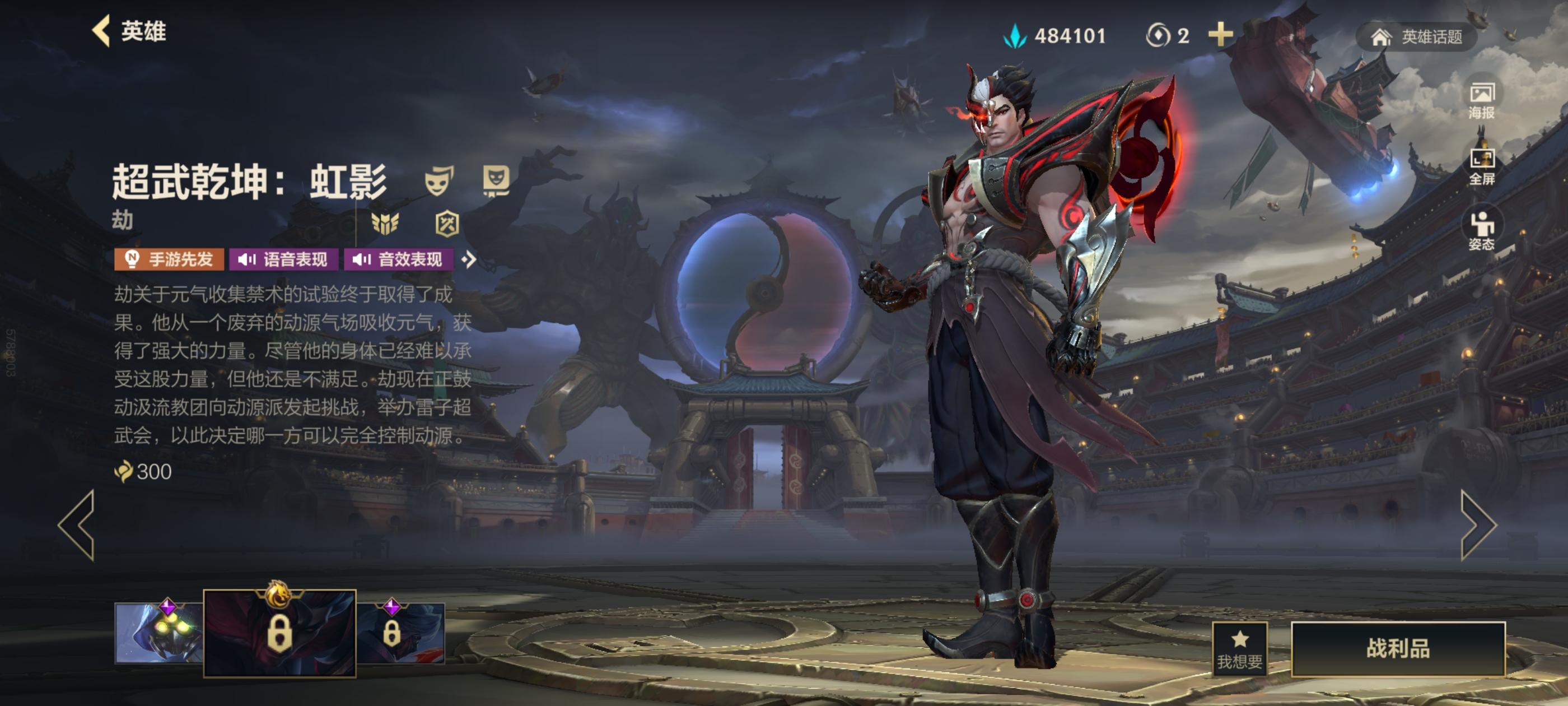Screen dimensions: 1568x706
Task: Switch to 全屏 fullscreen view
Action: (1481, 166)
